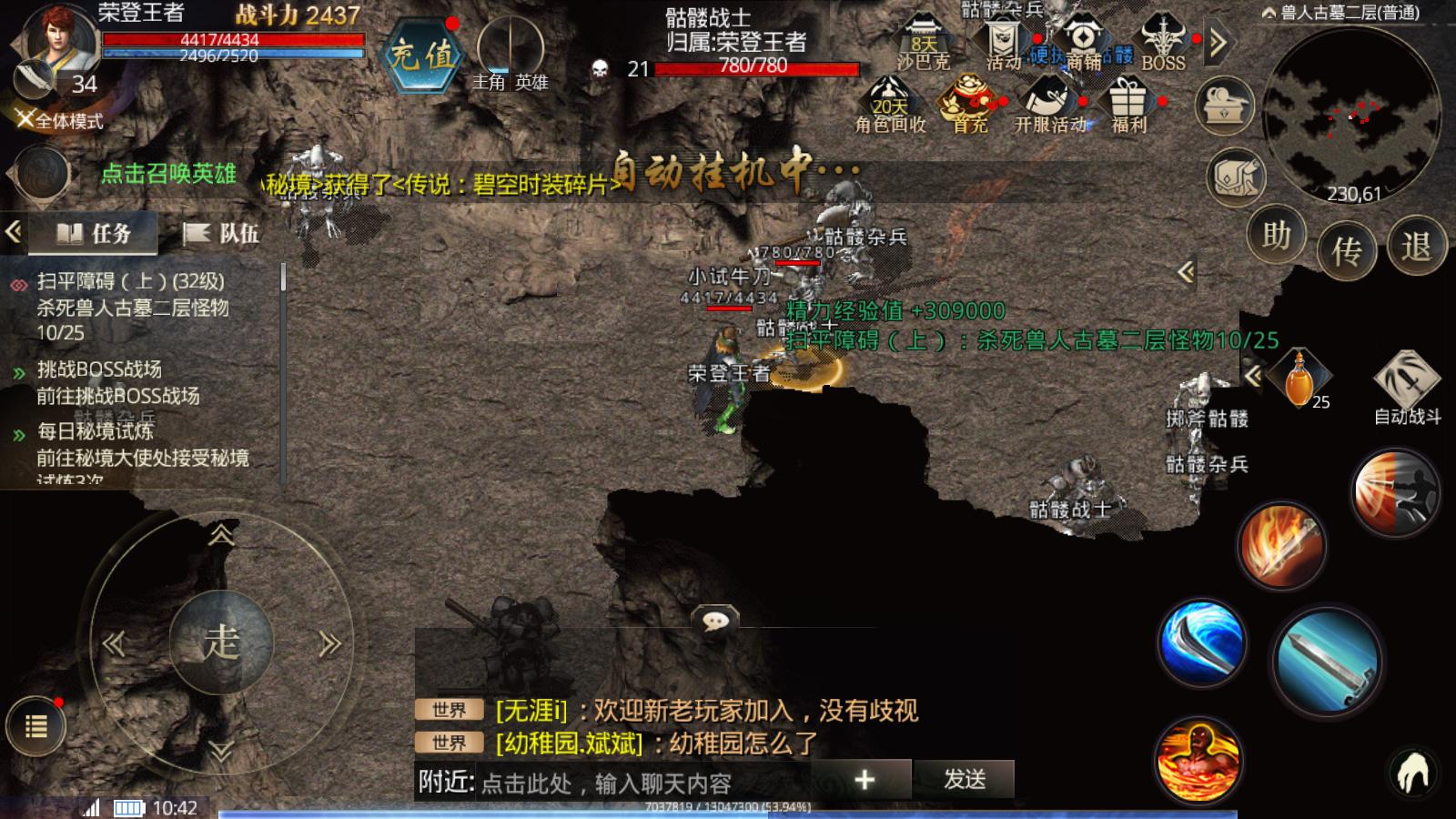This screenshot has height=819, width=1456.
Task: Open the BOSS menu icon
Action: point(1164,43)
